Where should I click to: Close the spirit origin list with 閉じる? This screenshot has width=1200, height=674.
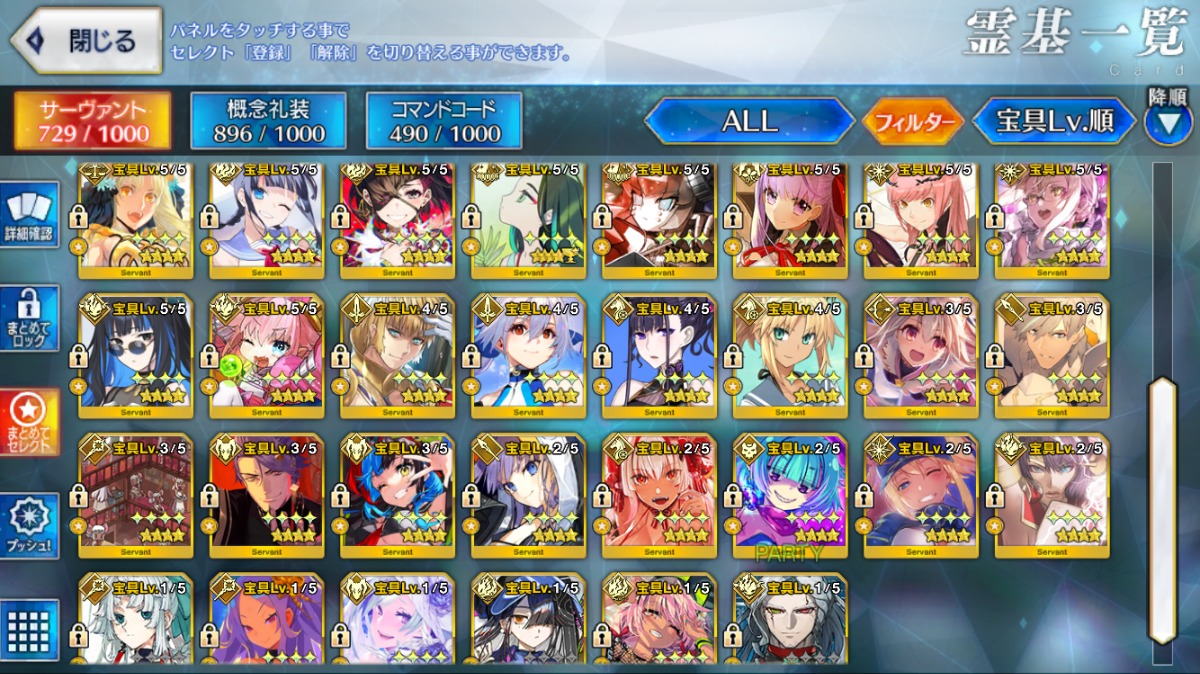(x=86, y=41)
